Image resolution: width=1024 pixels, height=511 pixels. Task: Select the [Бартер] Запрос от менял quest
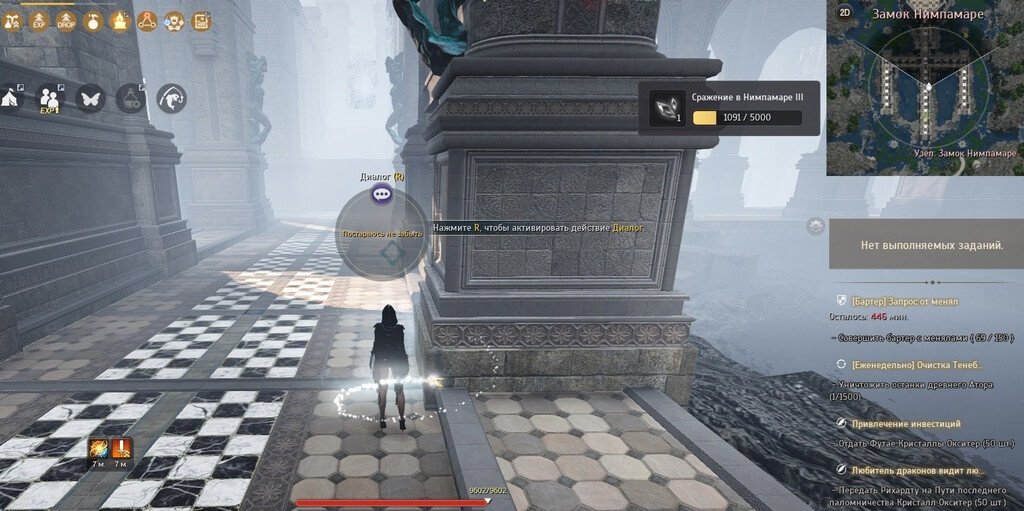click(x=904, y=301)
